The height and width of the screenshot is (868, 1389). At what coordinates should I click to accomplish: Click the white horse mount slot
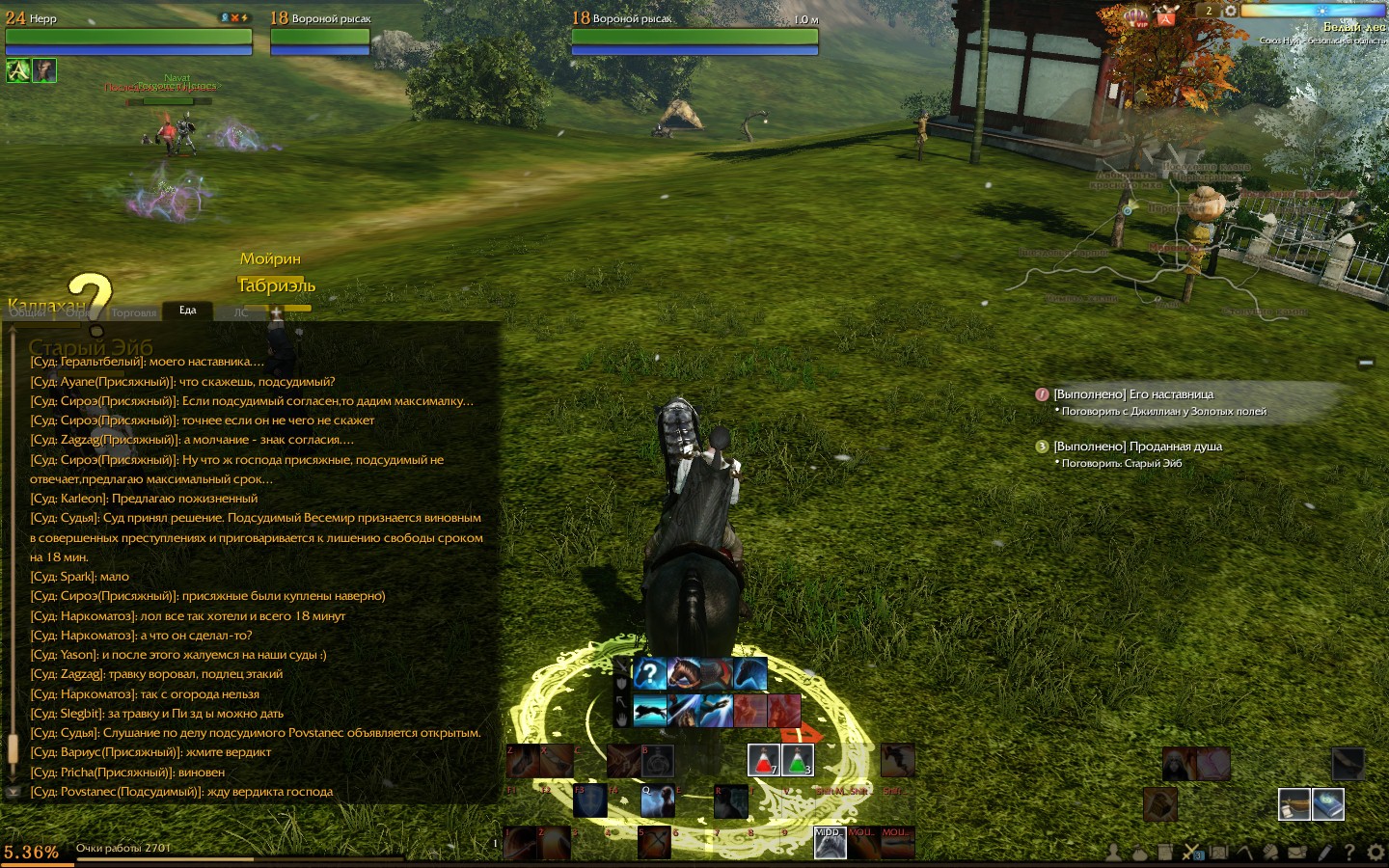[x=830, y=842]
